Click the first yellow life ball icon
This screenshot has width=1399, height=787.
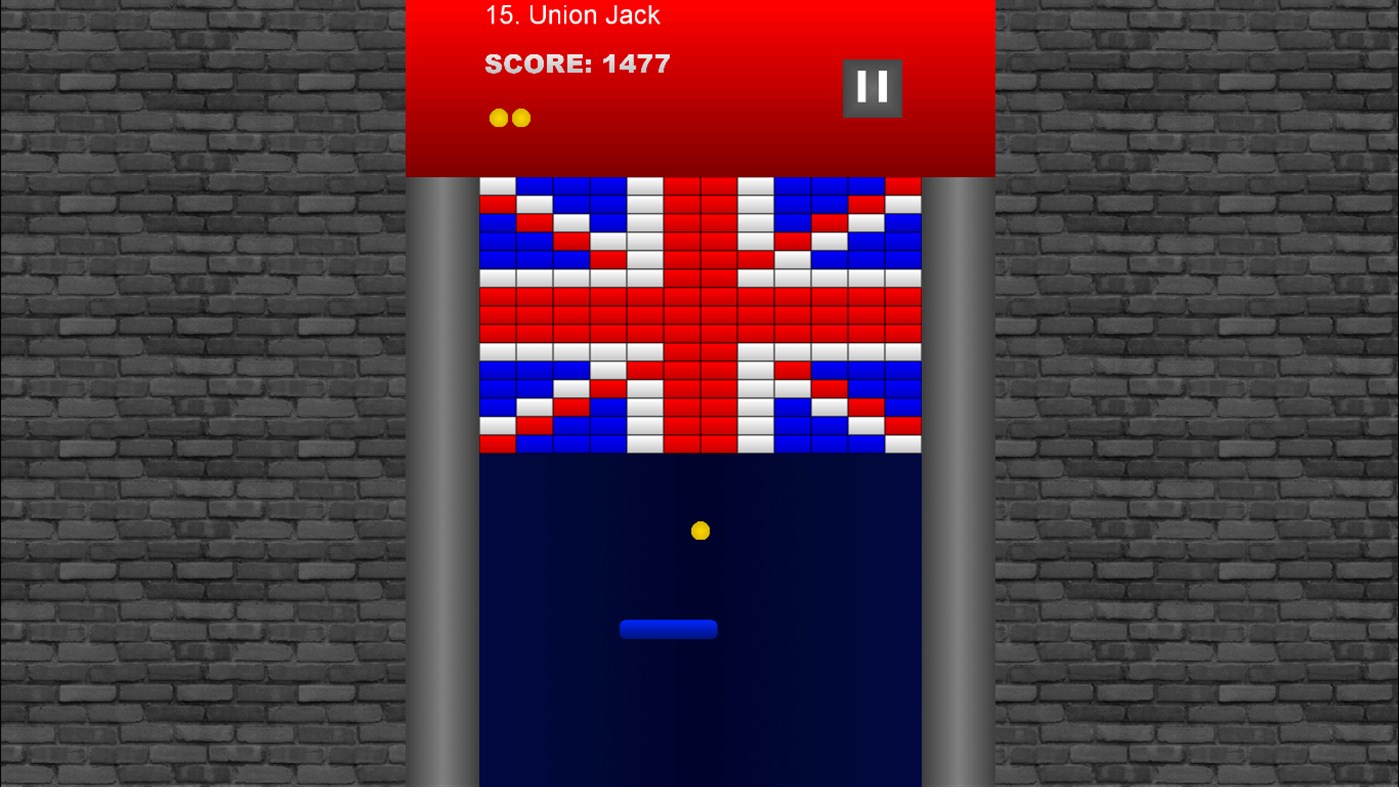[497, 117]
